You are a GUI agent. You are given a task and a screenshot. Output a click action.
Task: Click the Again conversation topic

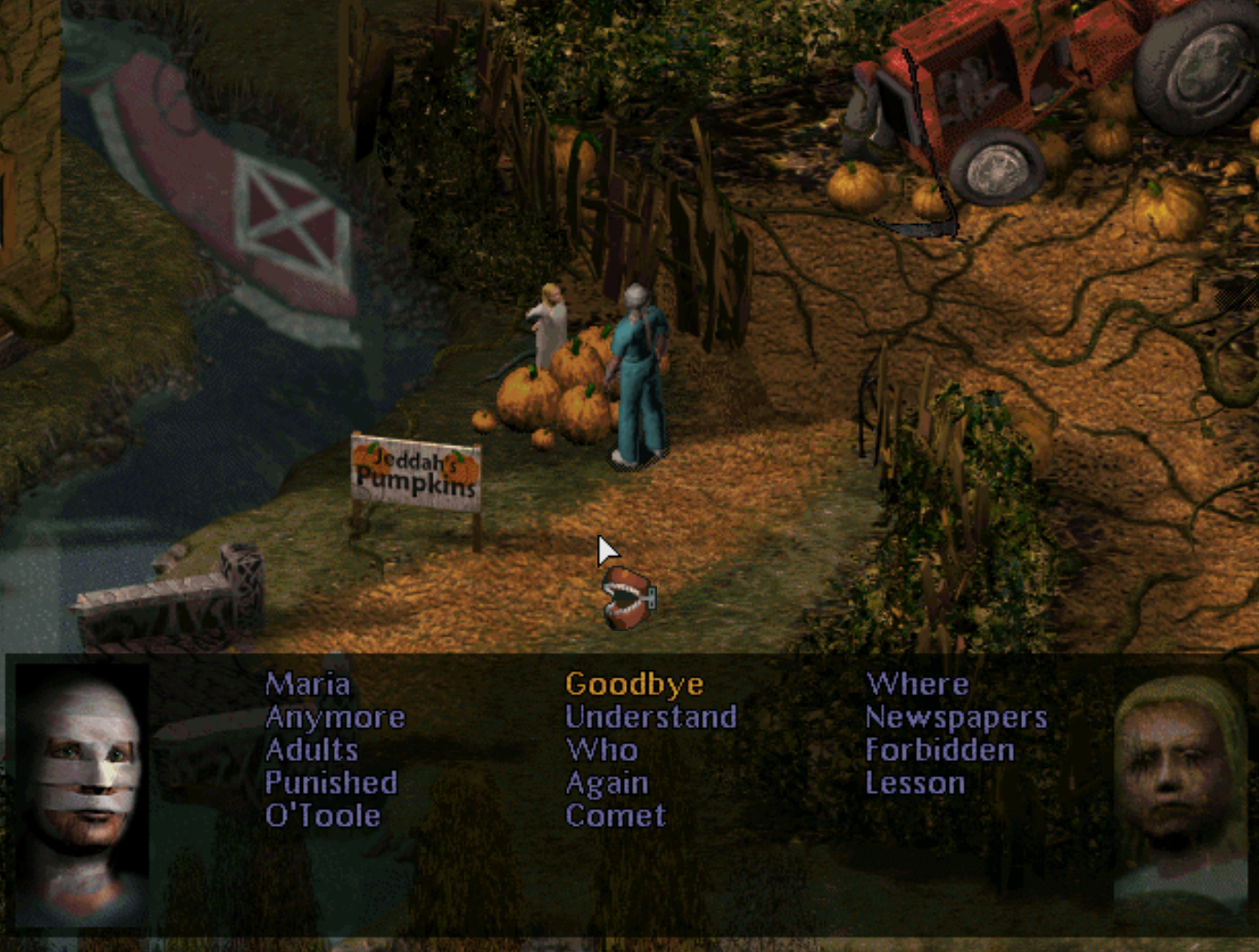pos(607,783)
